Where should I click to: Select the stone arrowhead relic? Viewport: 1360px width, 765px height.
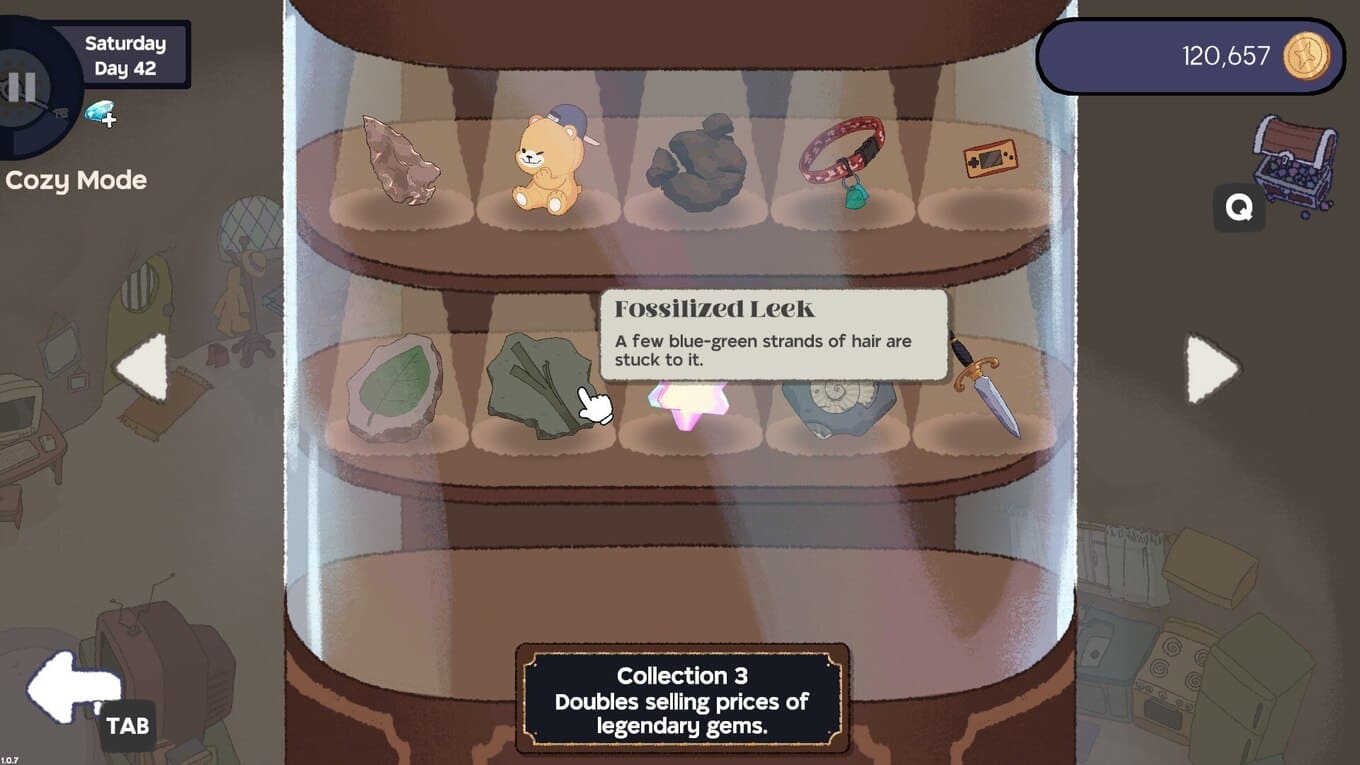click(x=399, y=160)
